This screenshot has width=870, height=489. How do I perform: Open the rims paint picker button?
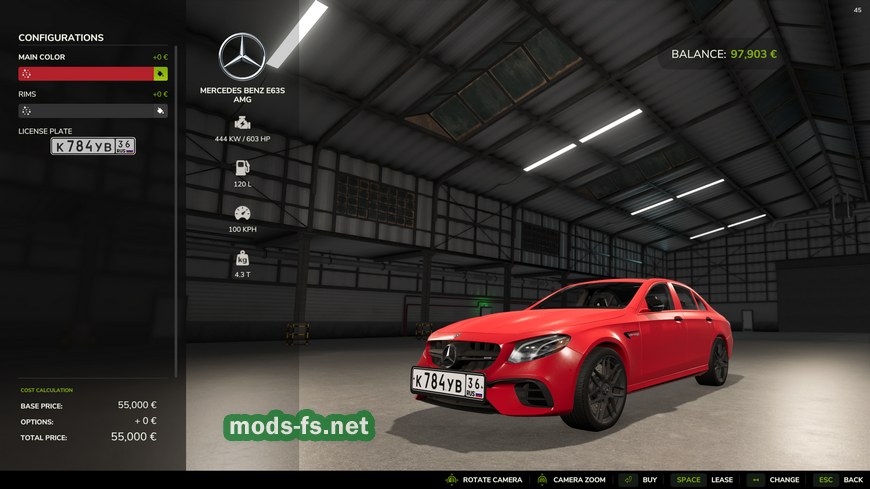pyautogui.click(x=160, y=111)
